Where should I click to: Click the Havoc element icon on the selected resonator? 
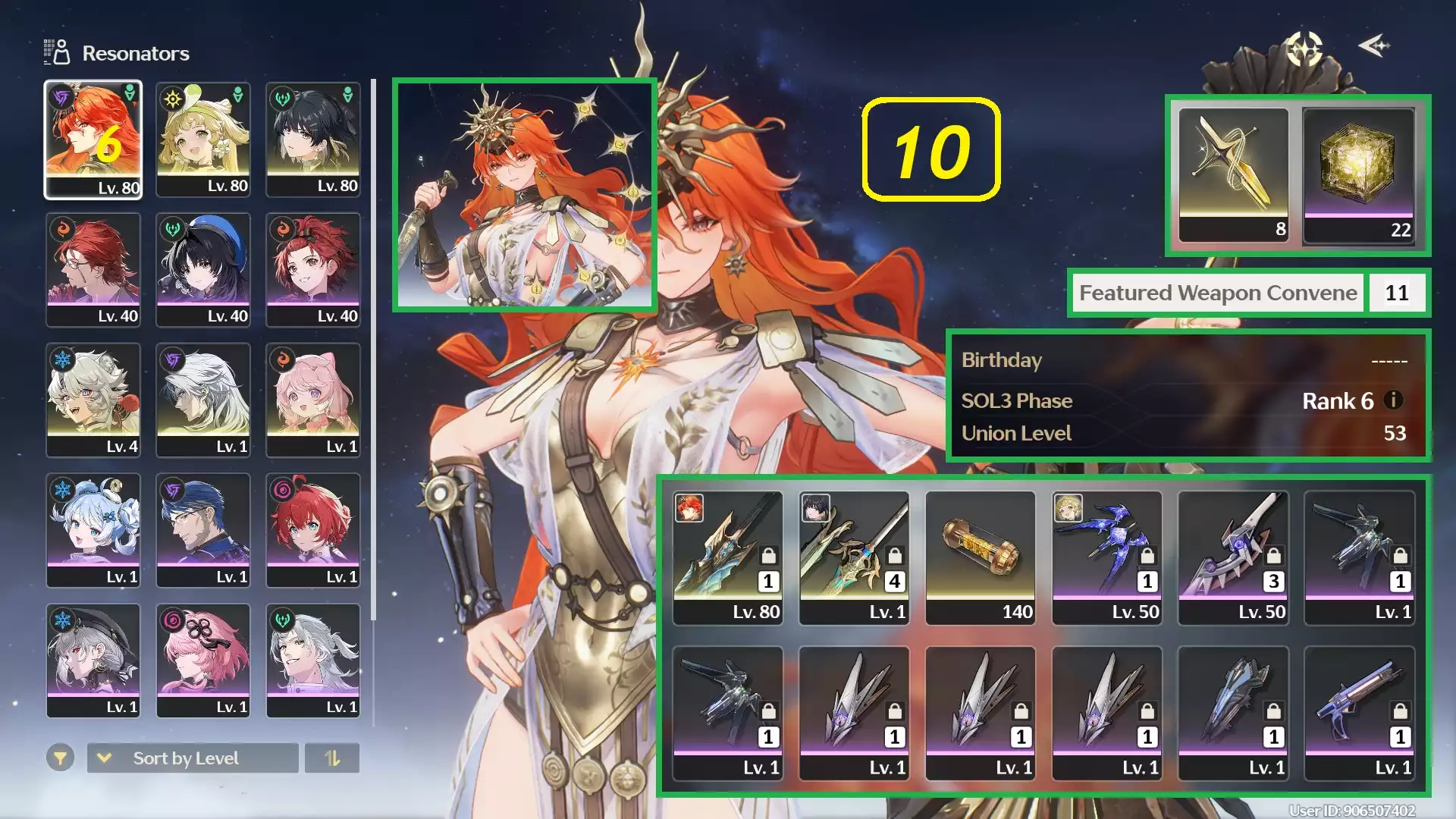63,96
